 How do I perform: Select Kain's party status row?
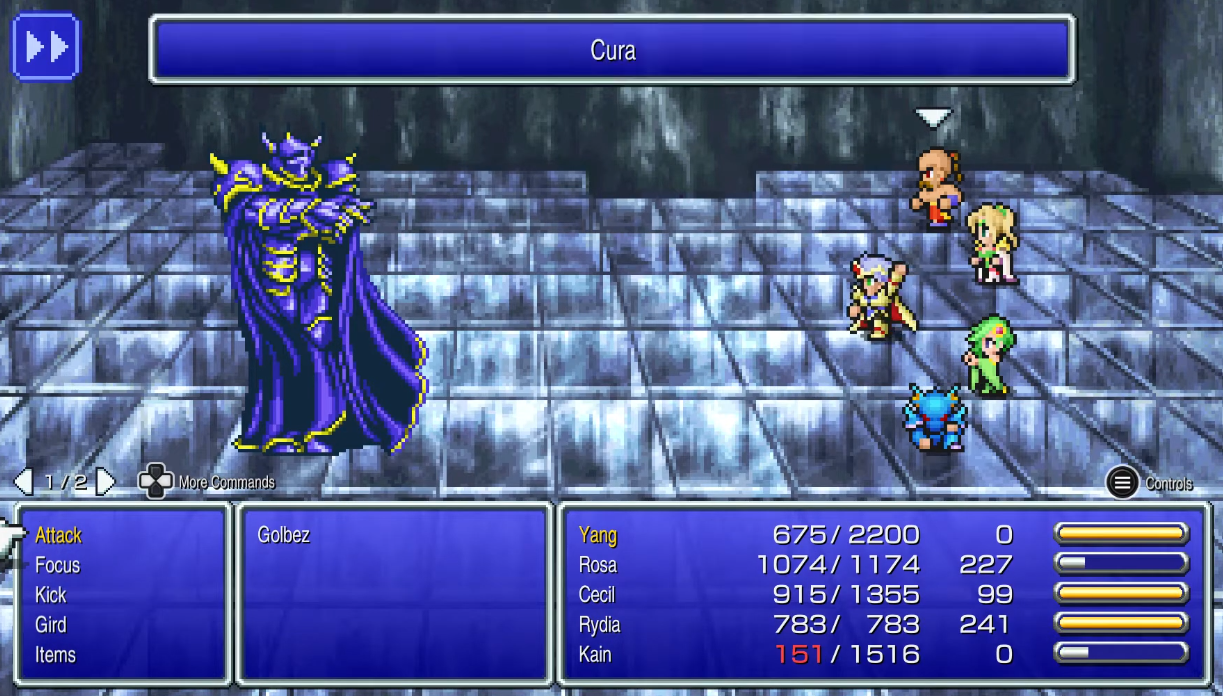pos(596,656)
